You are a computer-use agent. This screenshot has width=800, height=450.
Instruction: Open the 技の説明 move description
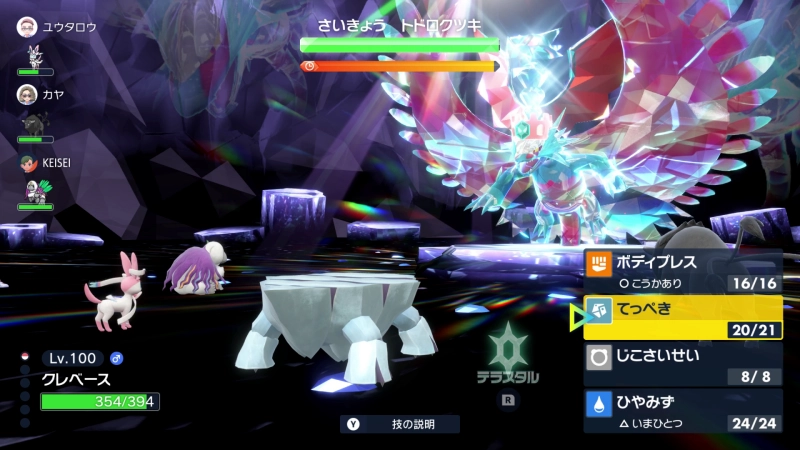(x=400, y=424)
